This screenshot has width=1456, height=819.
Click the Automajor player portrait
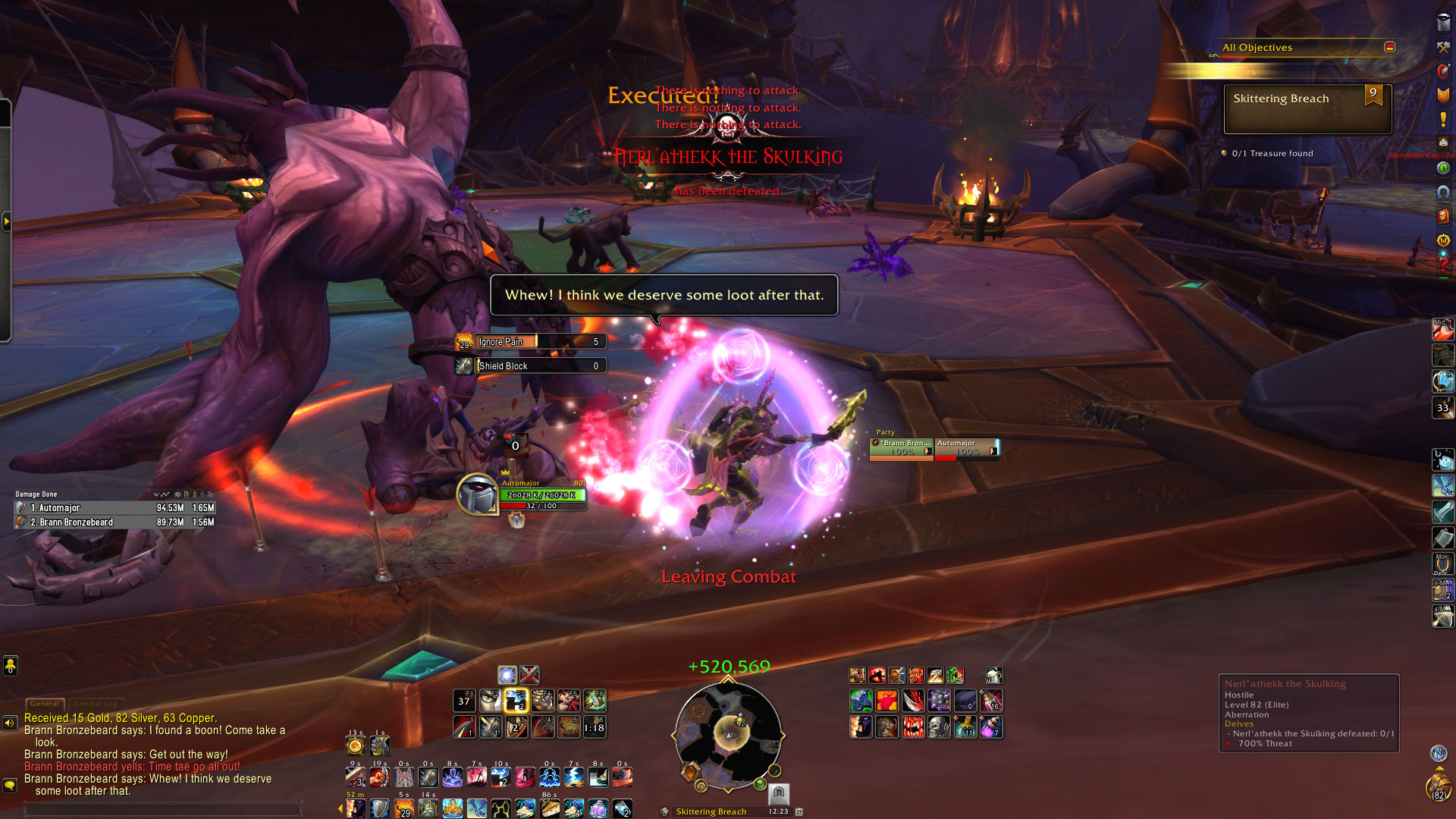tap(477, 494)
